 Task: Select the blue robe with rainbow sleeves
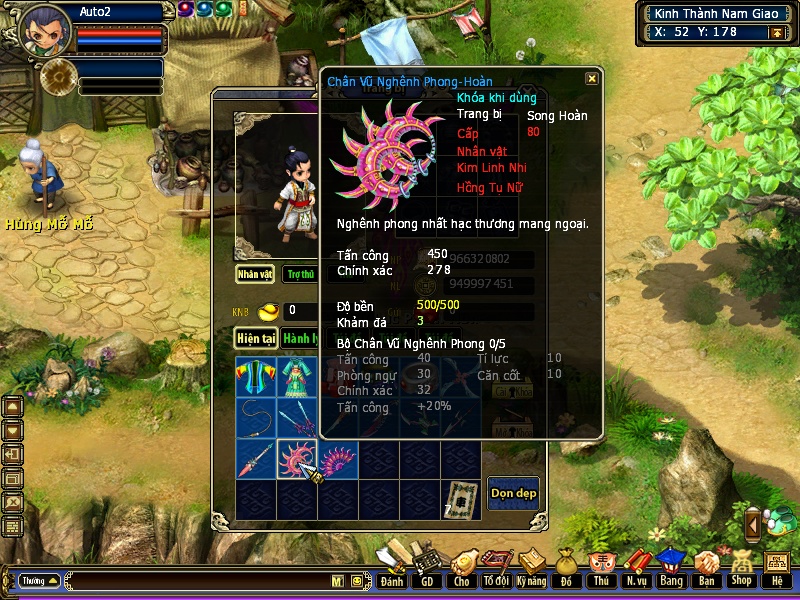255,378
